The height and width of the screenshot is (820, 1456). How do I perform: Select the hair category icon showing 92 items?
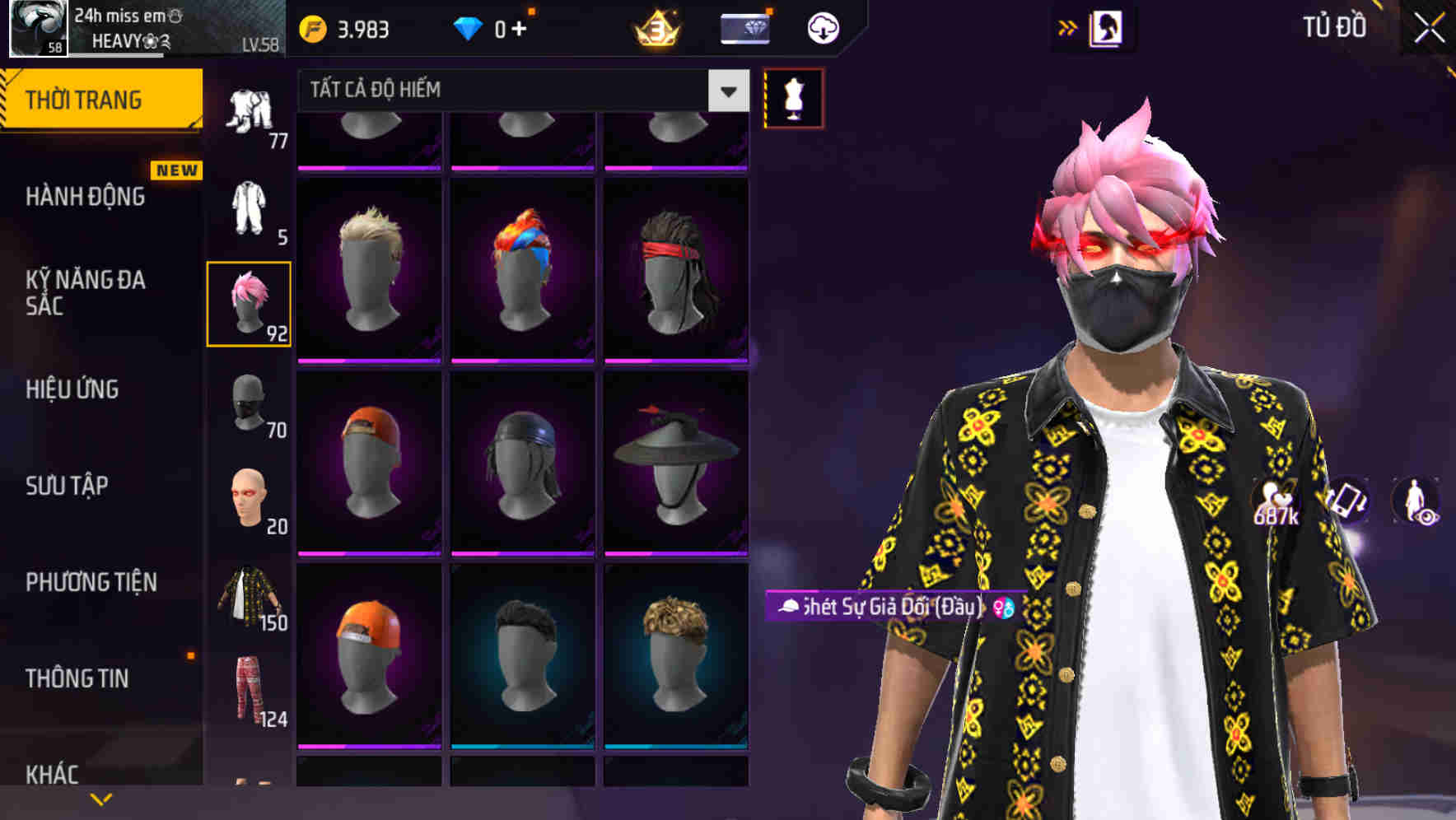click(250, 305)
